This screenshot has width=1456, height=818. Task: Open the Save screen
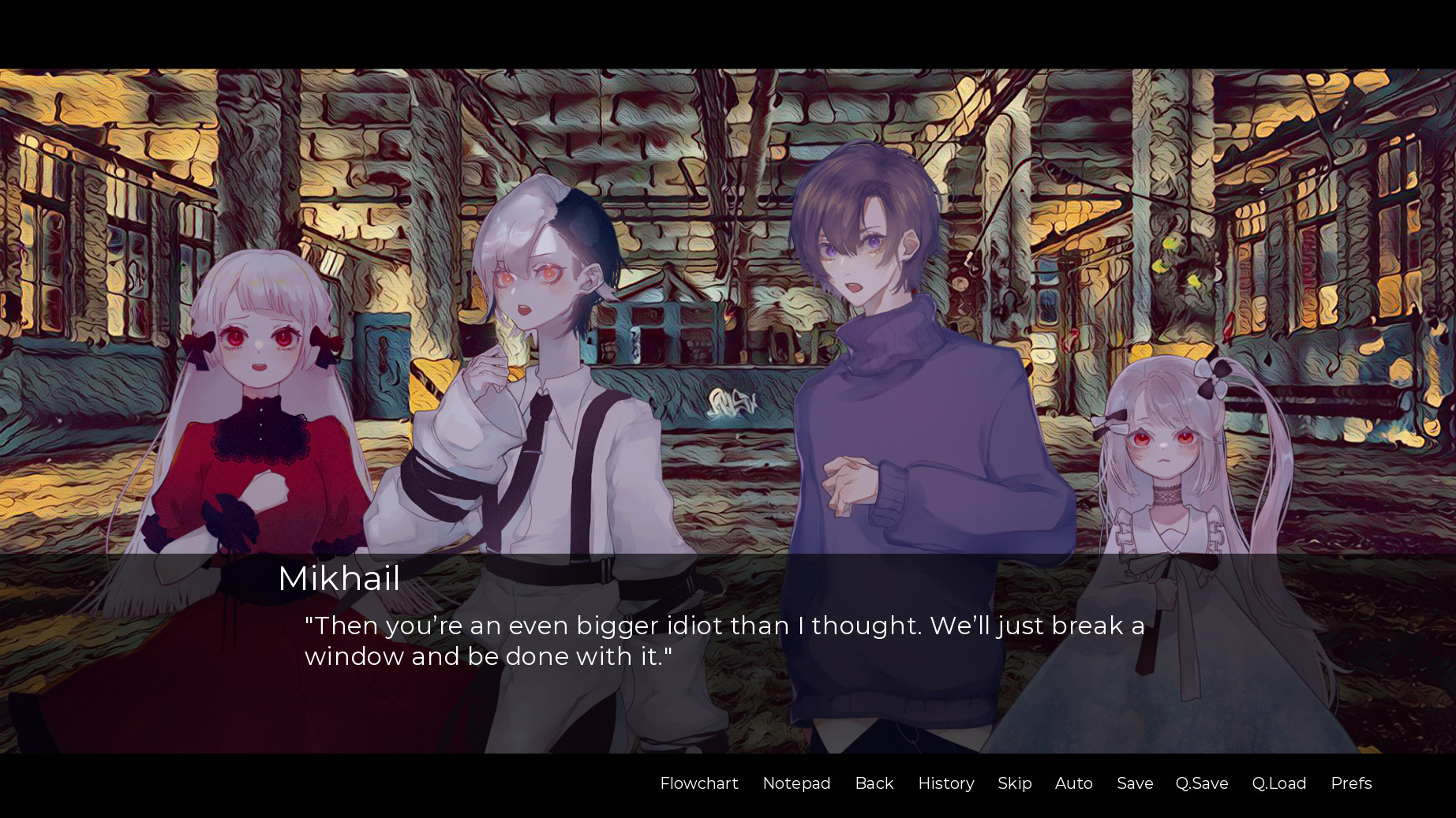click(1134, 783)
